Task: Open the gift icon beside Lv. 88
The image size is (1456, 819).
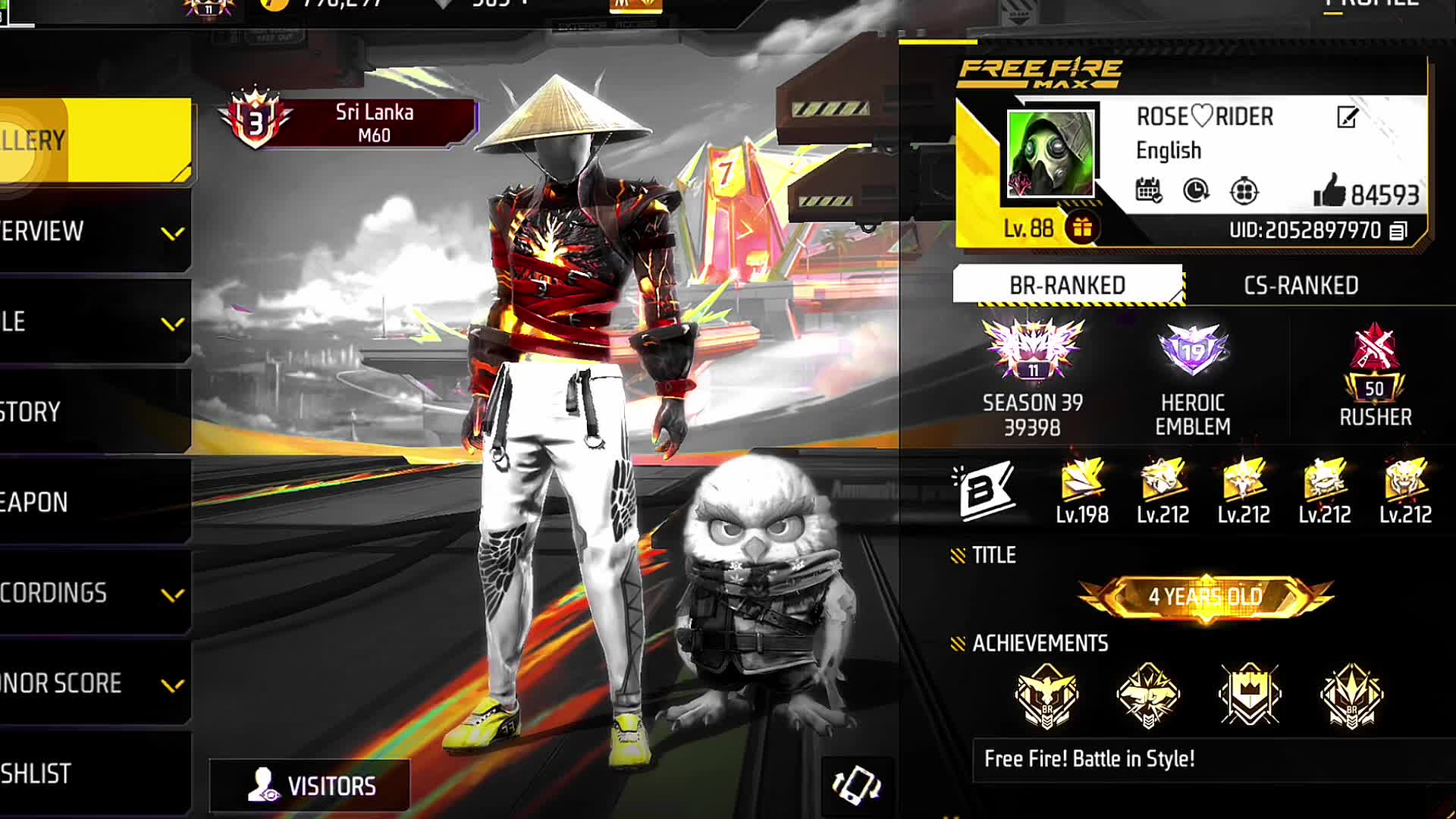Action: pos(1082,227)
